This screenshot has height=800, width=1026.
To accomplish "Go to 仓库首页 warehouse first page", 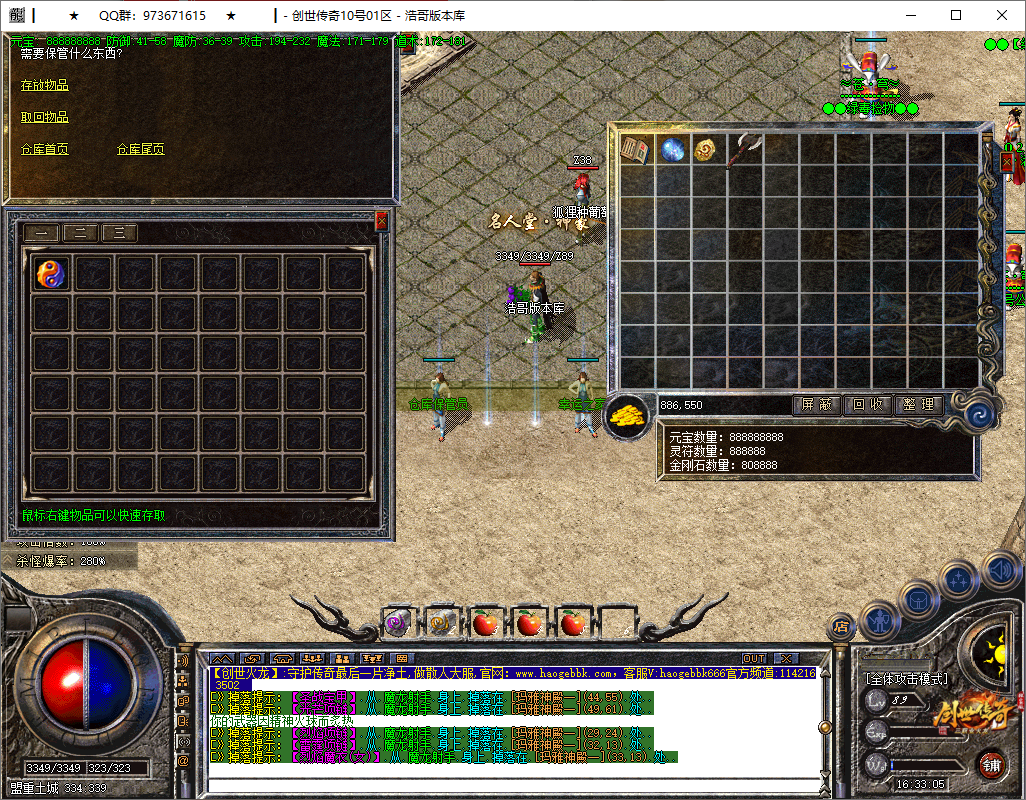I will (x=45, y=150).
